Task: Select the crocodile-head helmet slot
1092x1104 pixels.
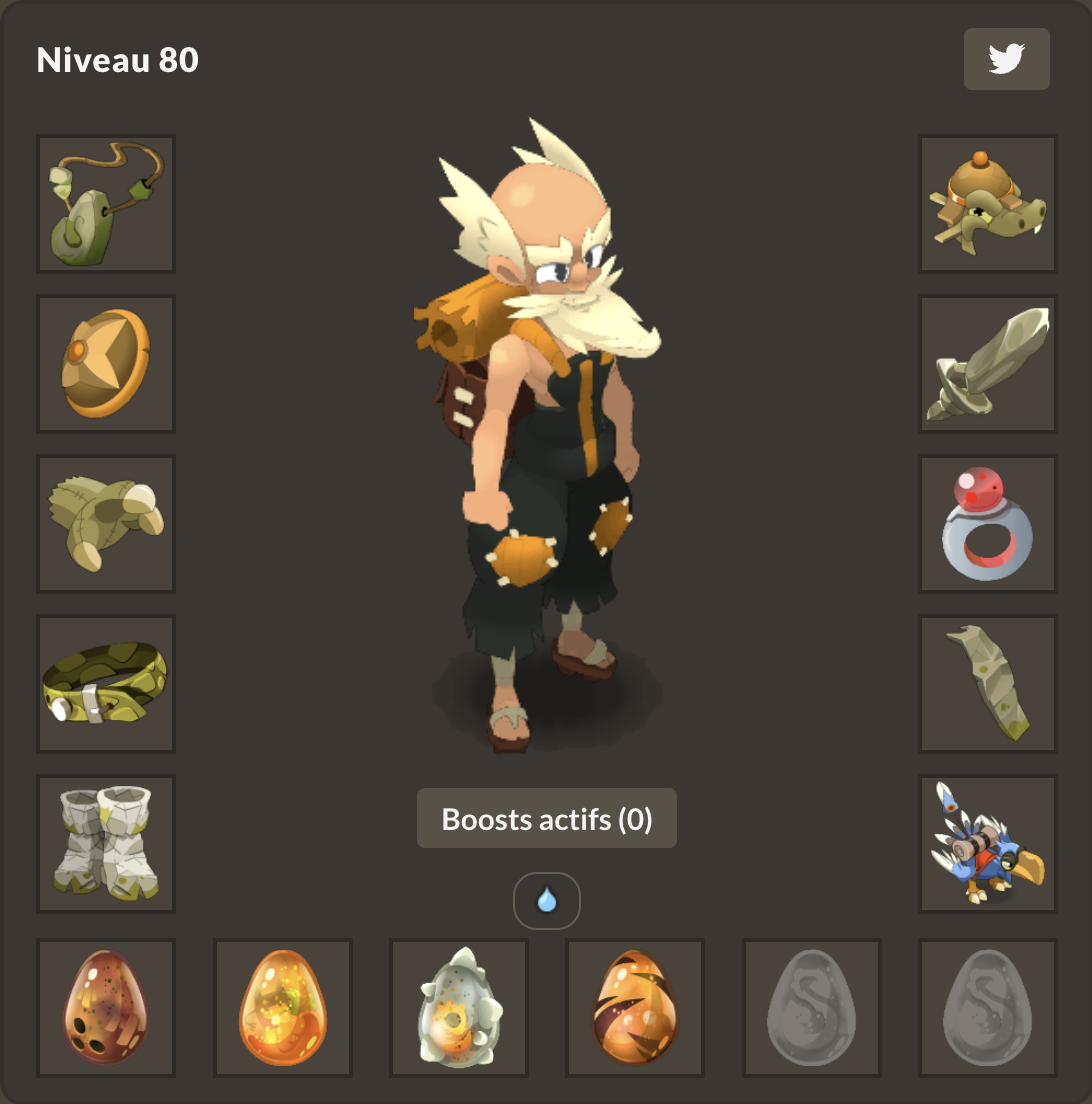Action: pos(988,204)
